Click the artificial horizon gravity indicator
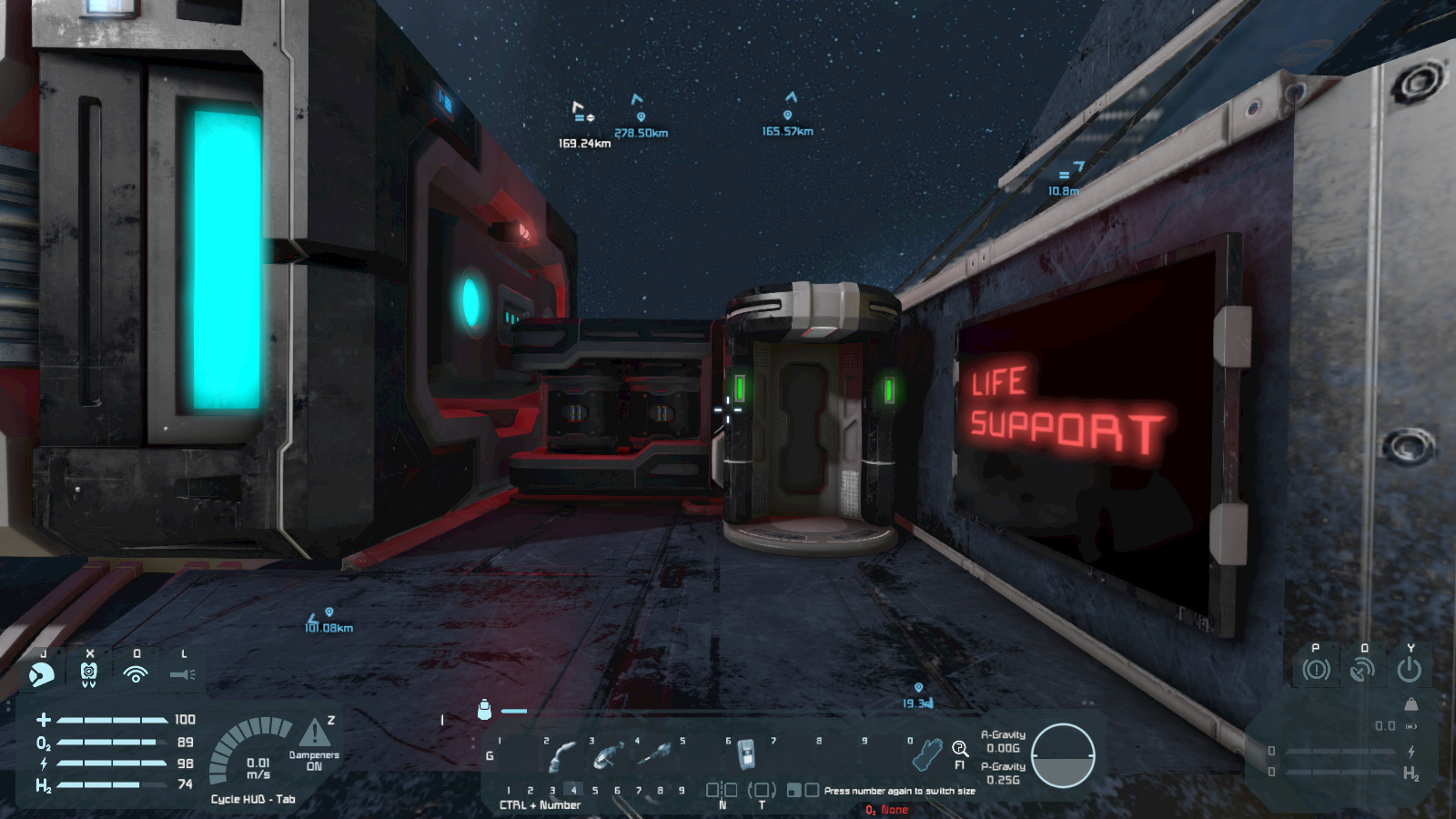Viewport: 1456px width, 819px height. [1063, 755]
